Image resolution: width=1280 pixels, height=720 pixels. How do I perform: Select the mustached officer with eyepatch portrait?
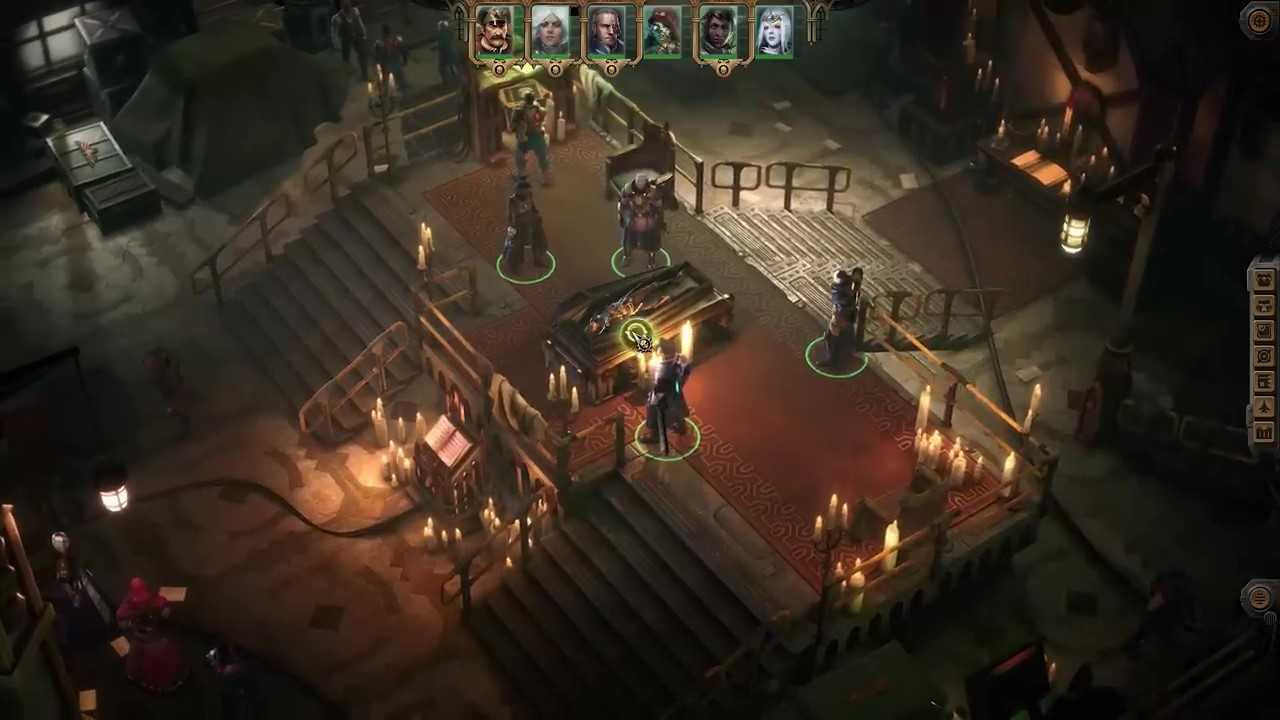494,30
